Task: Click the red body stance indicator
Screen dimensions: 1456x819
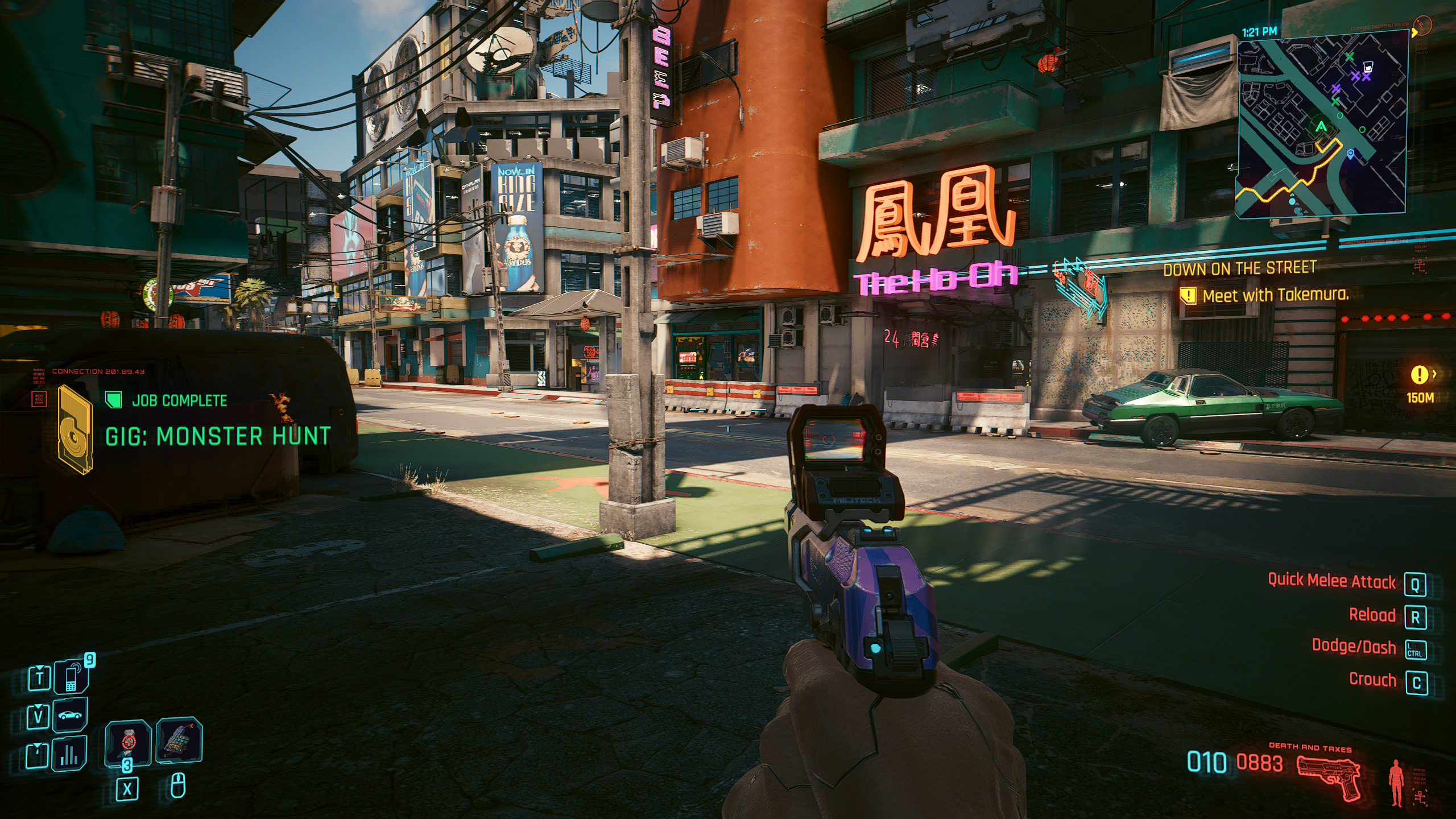Action: 1396,781
